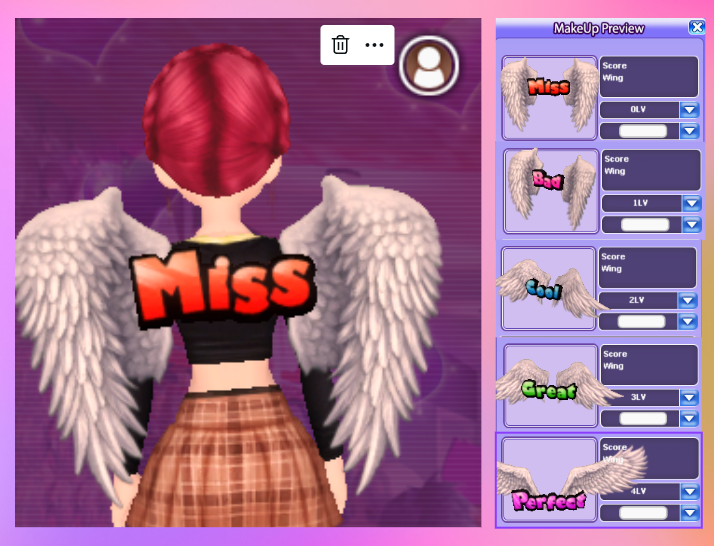Select the Cool wing thumbnail
Image resolution: width=714 pixels, height=546 pixels.
[x=549, y=288]
